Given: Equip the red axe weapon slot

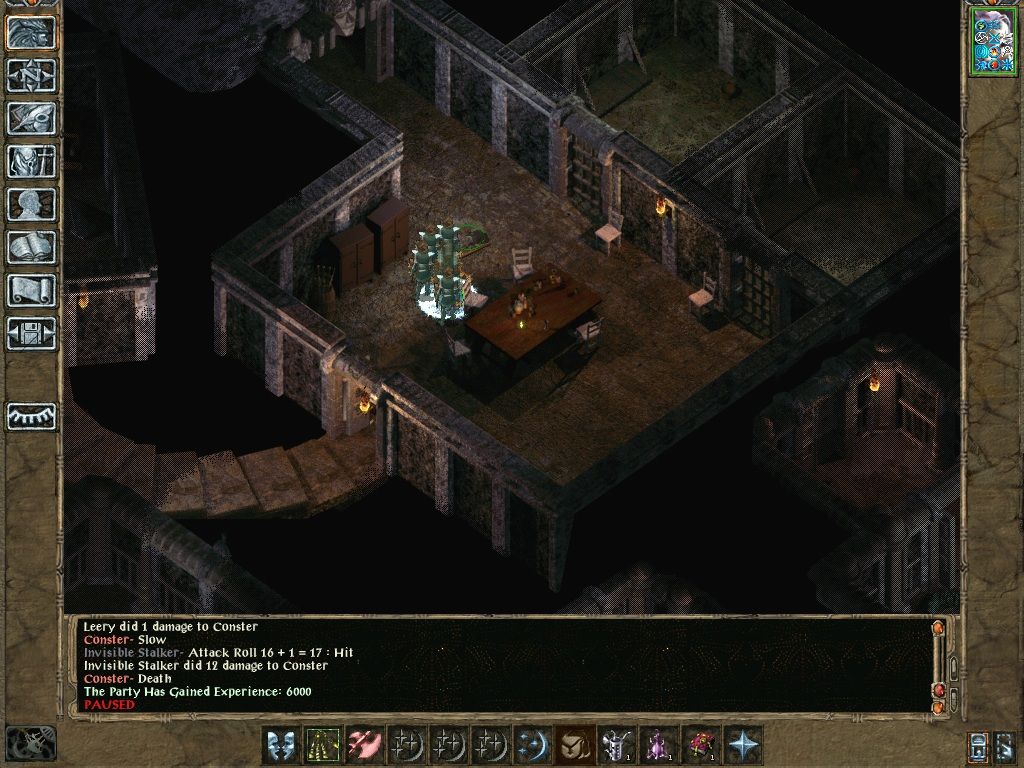Looking at the screenshot, I should [364, 745].
